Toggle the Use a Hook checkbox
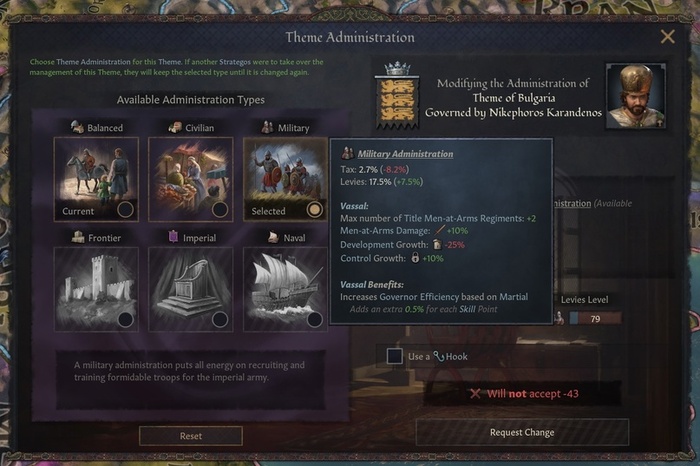This screenshot has width=700, height=466. [395, 356]
